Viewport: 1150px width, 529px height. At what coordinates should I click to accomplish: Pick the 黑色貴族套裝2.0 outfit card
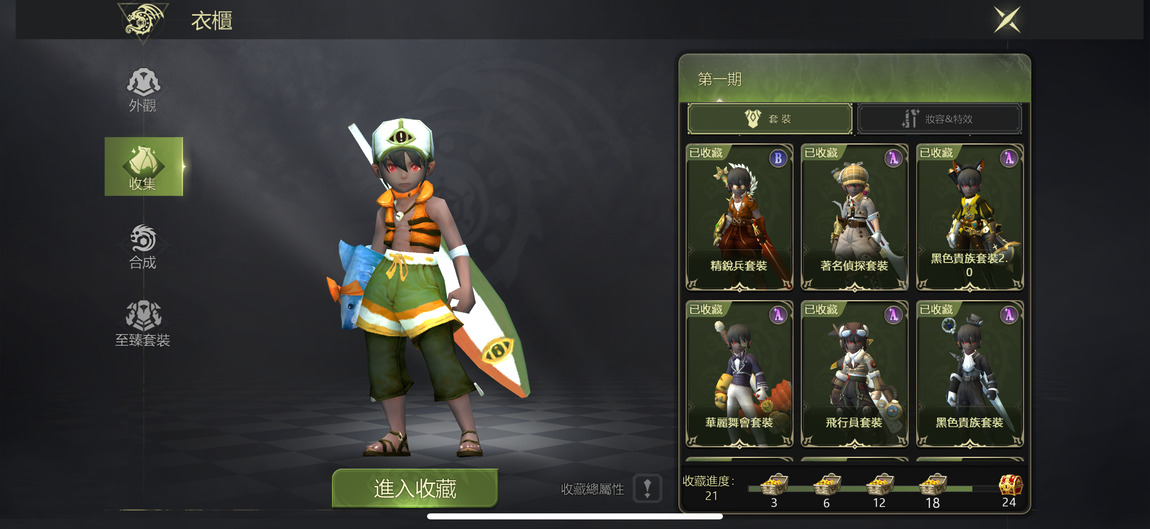969,217
